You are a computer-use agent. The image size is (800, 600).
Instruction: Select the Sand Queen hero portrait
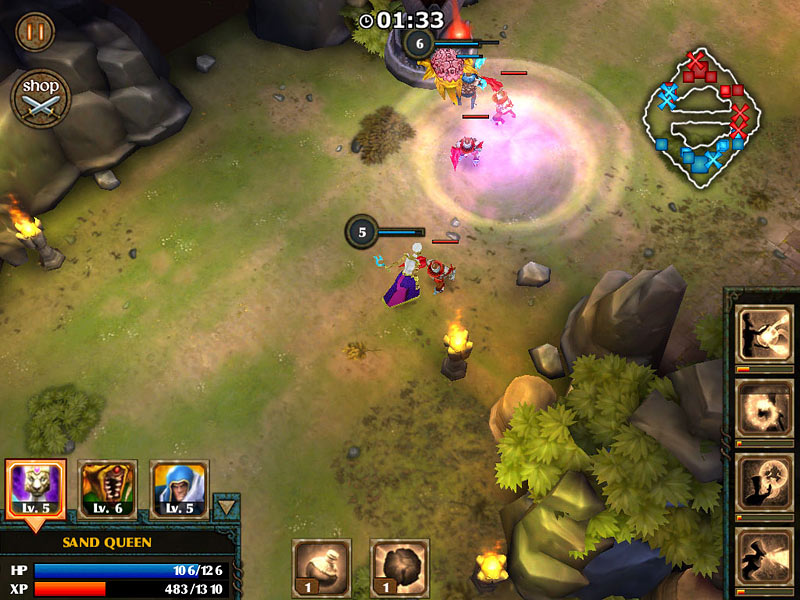pos(35,489)
